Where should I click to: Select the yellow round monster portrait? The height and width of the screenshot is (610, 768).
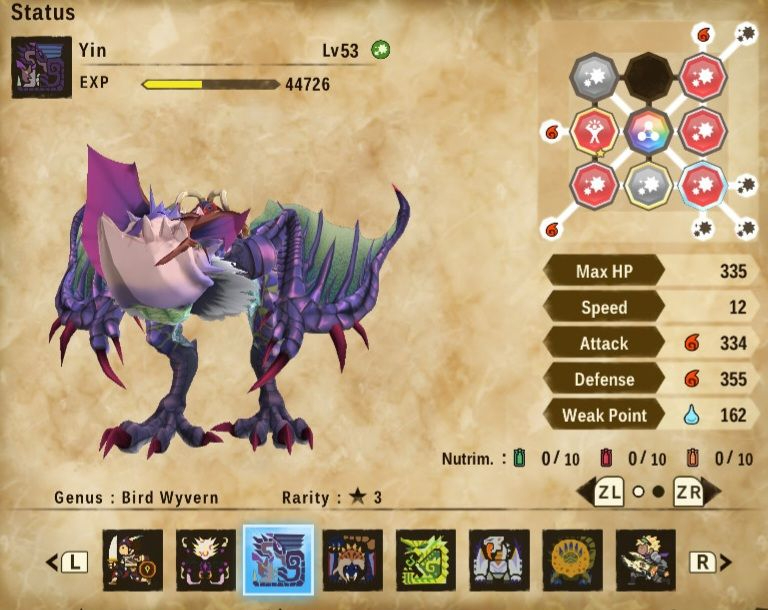573,560
